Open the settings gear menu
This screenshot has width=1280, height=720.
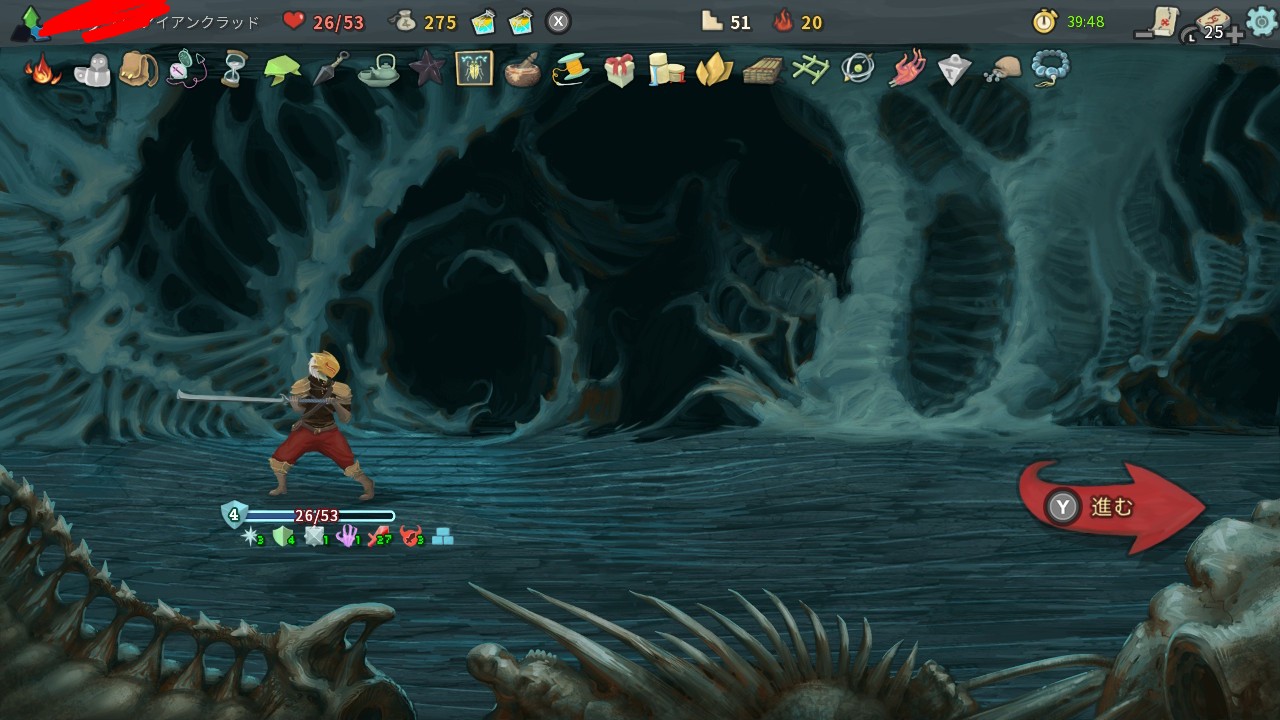point(1261,21)
